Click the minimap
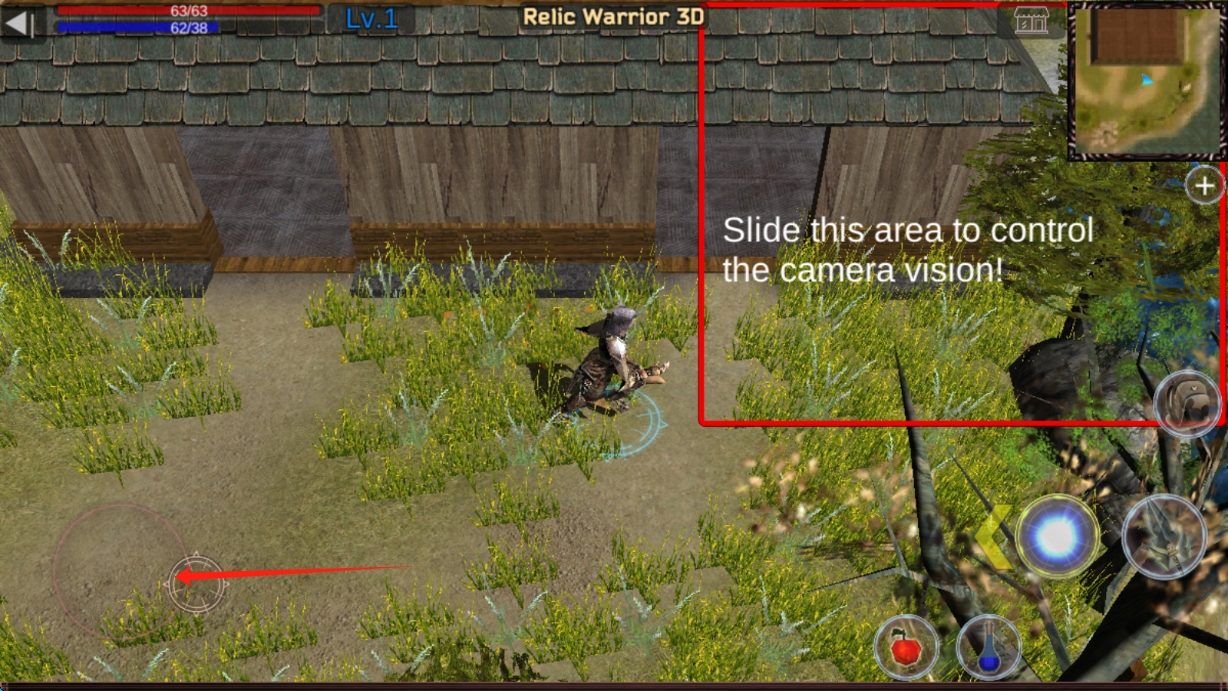 [1147, 80]
